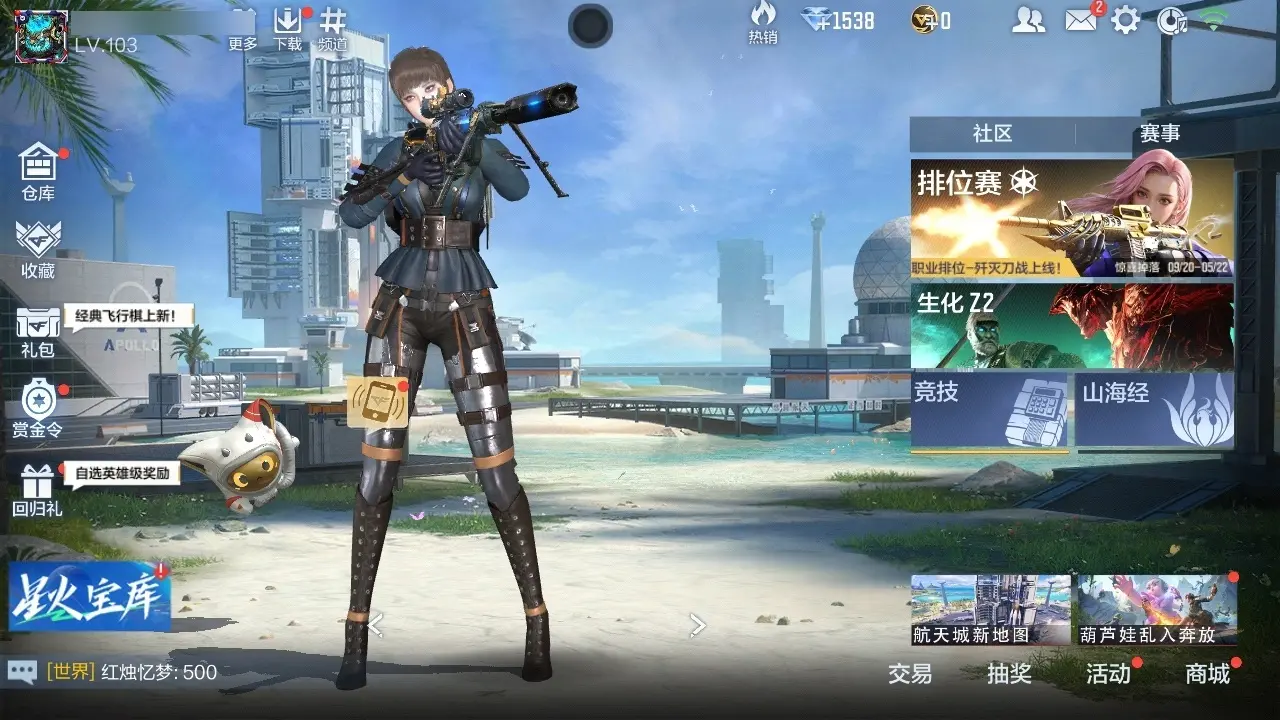The height and width of the screenshot is (720, 1280).
Task: Open the gear settings icon
Action: pyautogui.click(x=1126, y=20)
